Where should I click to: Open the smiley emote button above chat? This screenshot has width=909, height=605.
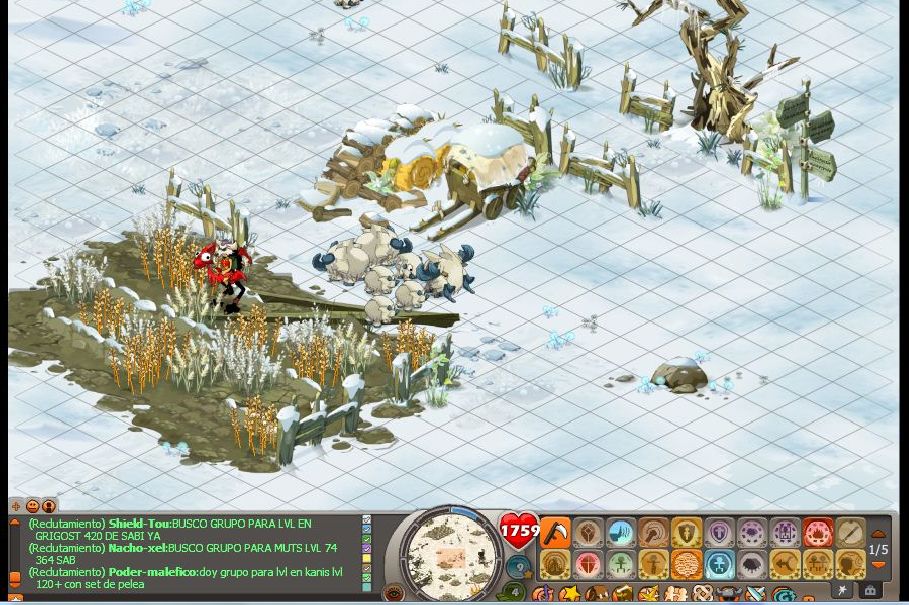tap(32, 506)
